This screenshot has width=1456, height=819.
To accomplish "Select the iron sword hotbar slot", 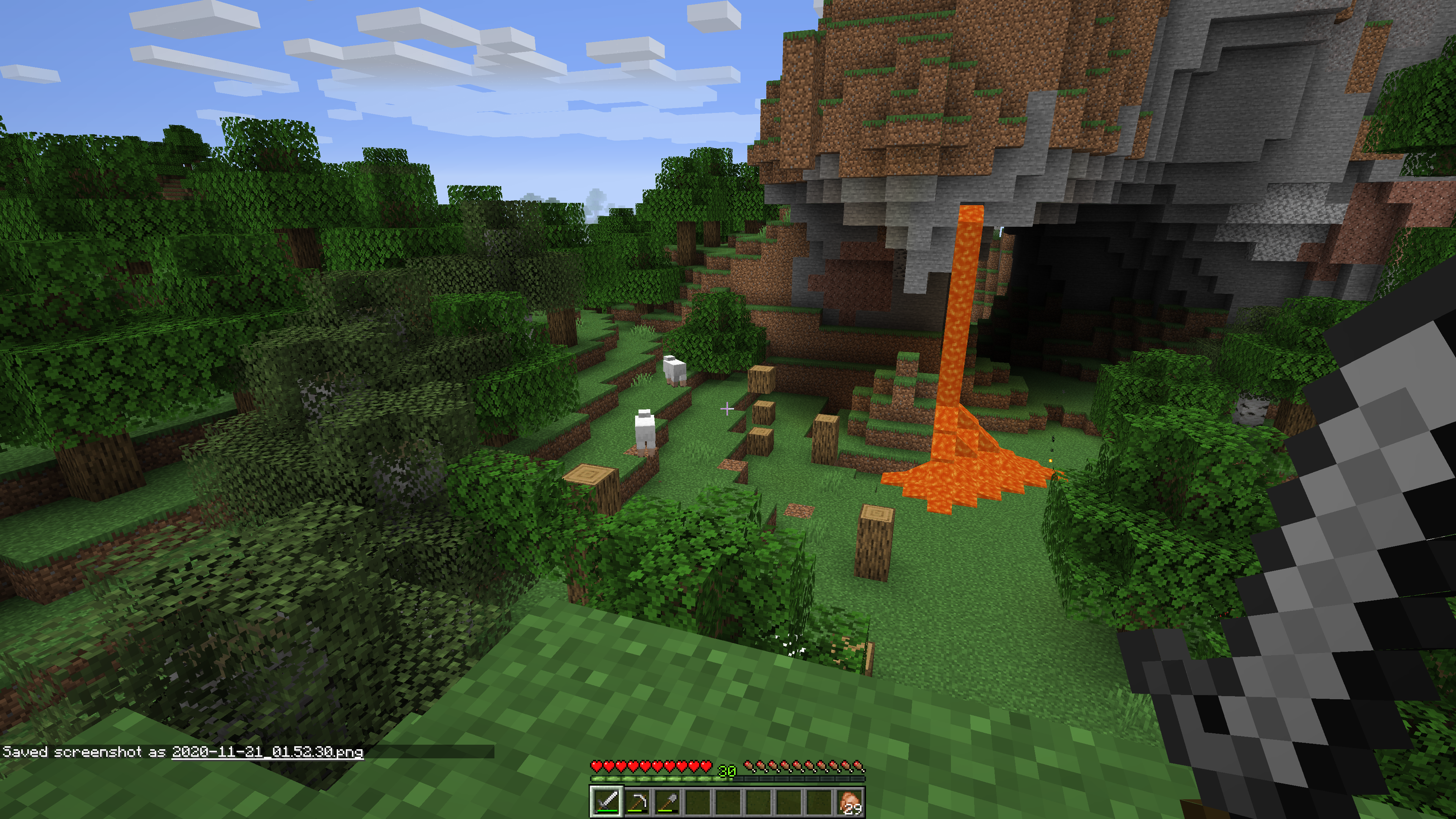I will click(x=607, y=802).
